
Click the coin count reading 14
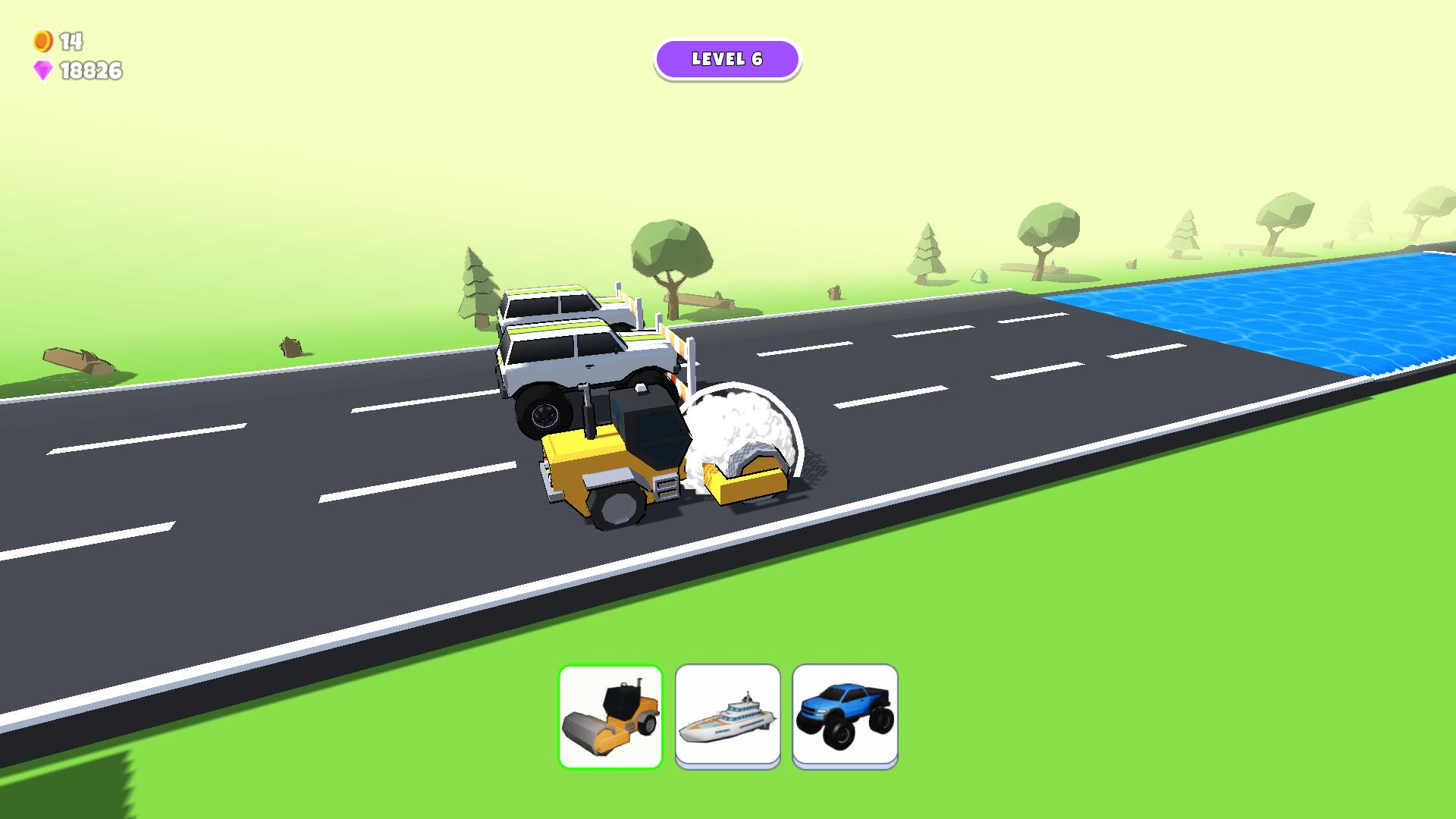click(x=71, y=42)
